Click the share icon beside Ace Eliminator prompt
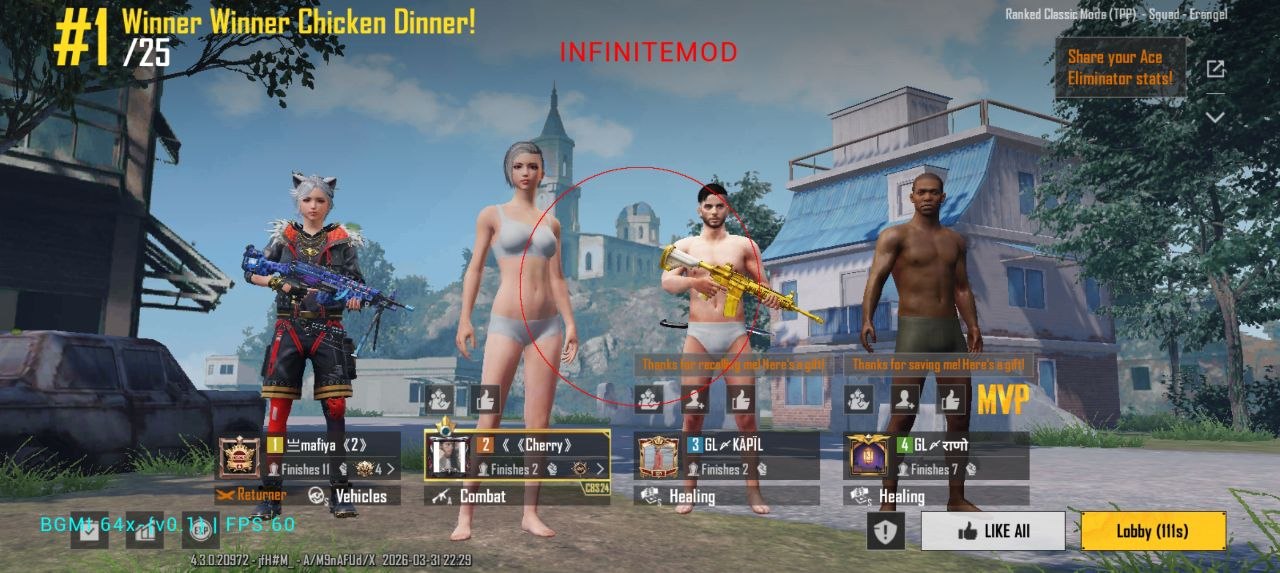The width and height of the screenshot is (1280, 573). (1215, 69)
